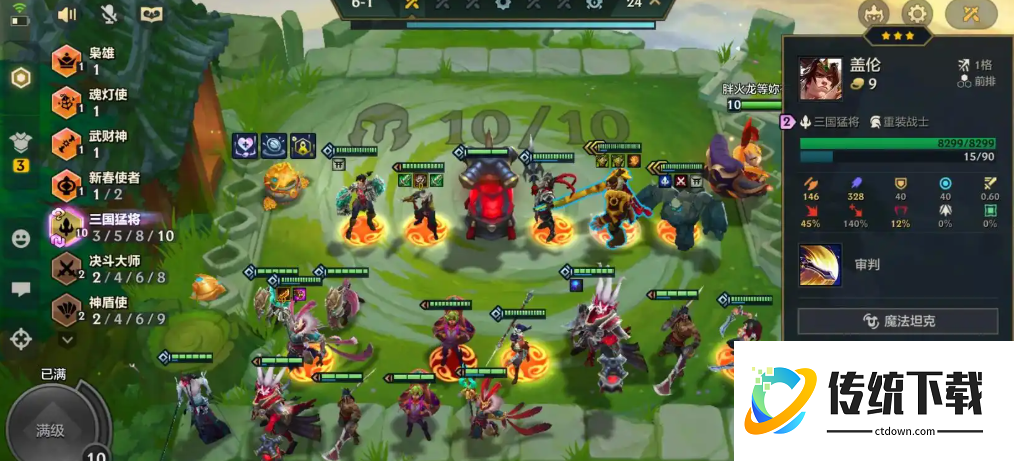Viewport: 1014px width, 461px height.
Task: Tap the hexagon augment icon
Action: click(20, 79)
